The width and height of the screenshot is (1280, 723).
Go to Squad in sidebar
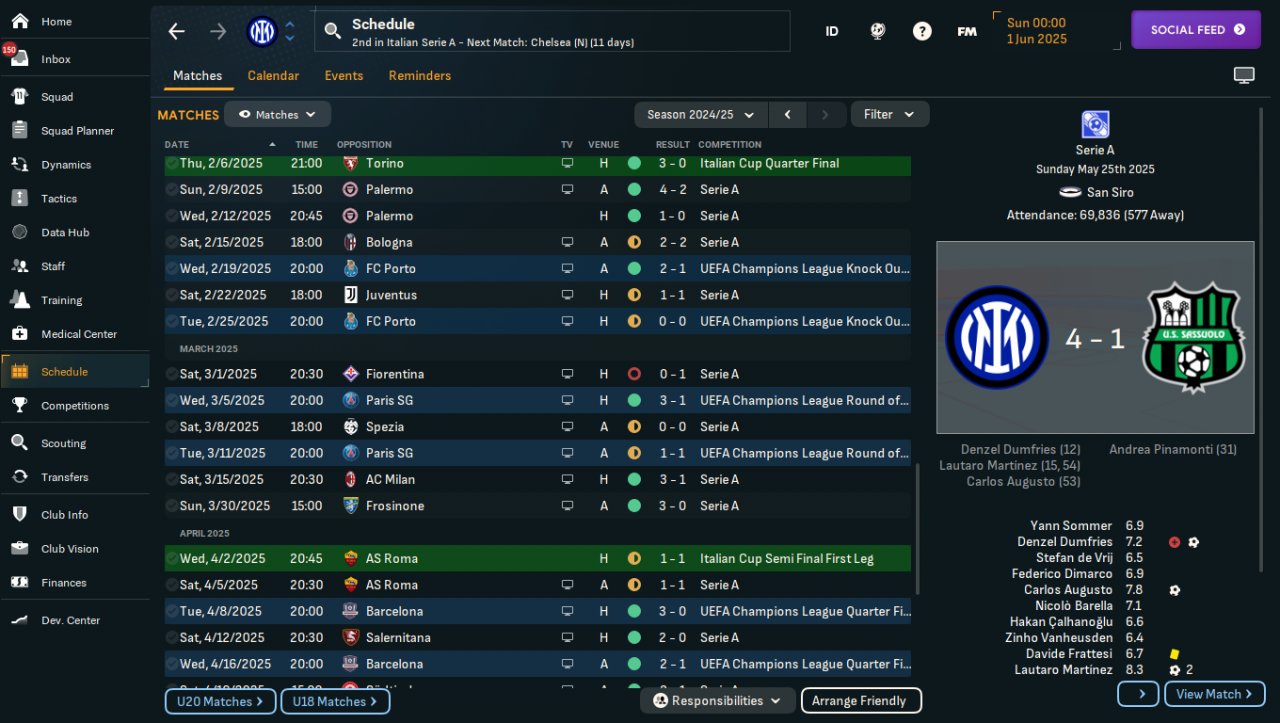(57, 97)
